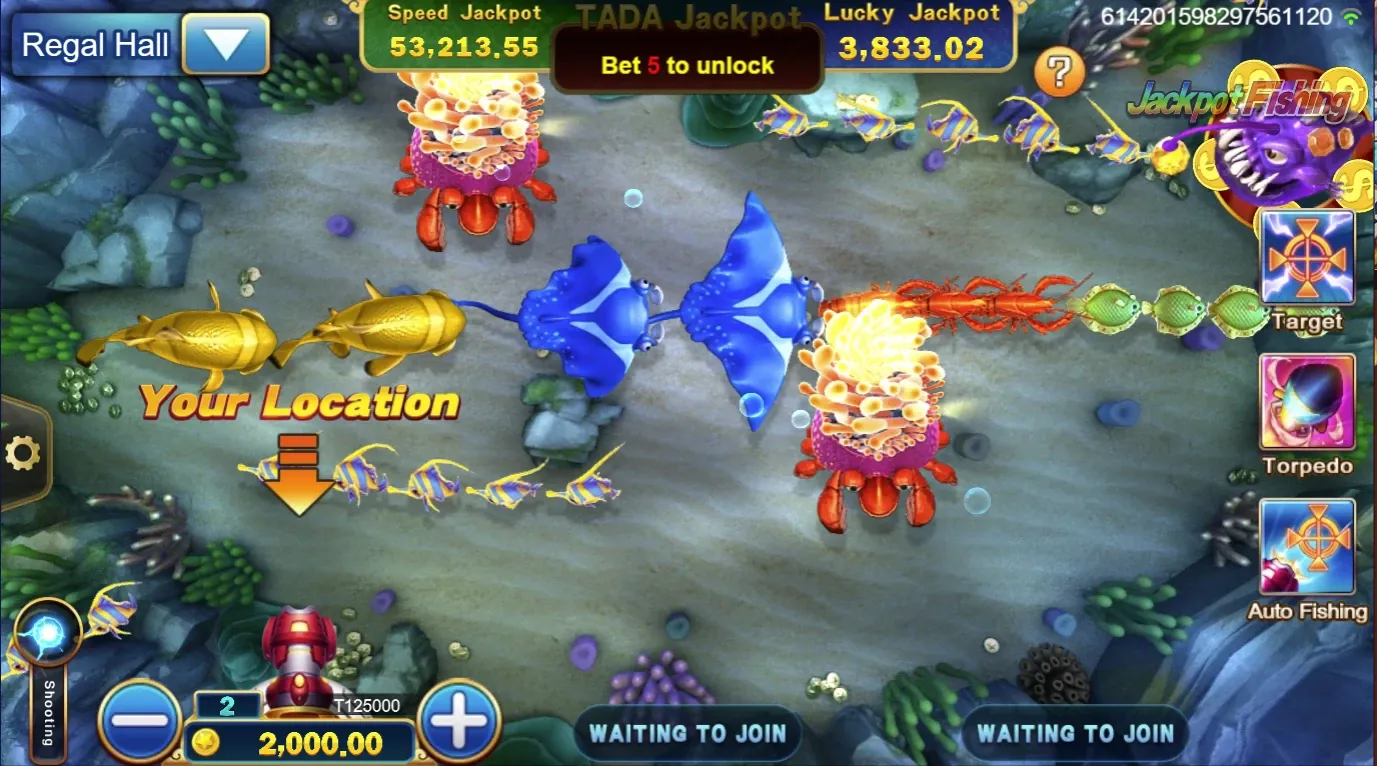
Task: Decrease the bet with minus button
Action: point(140,719)
